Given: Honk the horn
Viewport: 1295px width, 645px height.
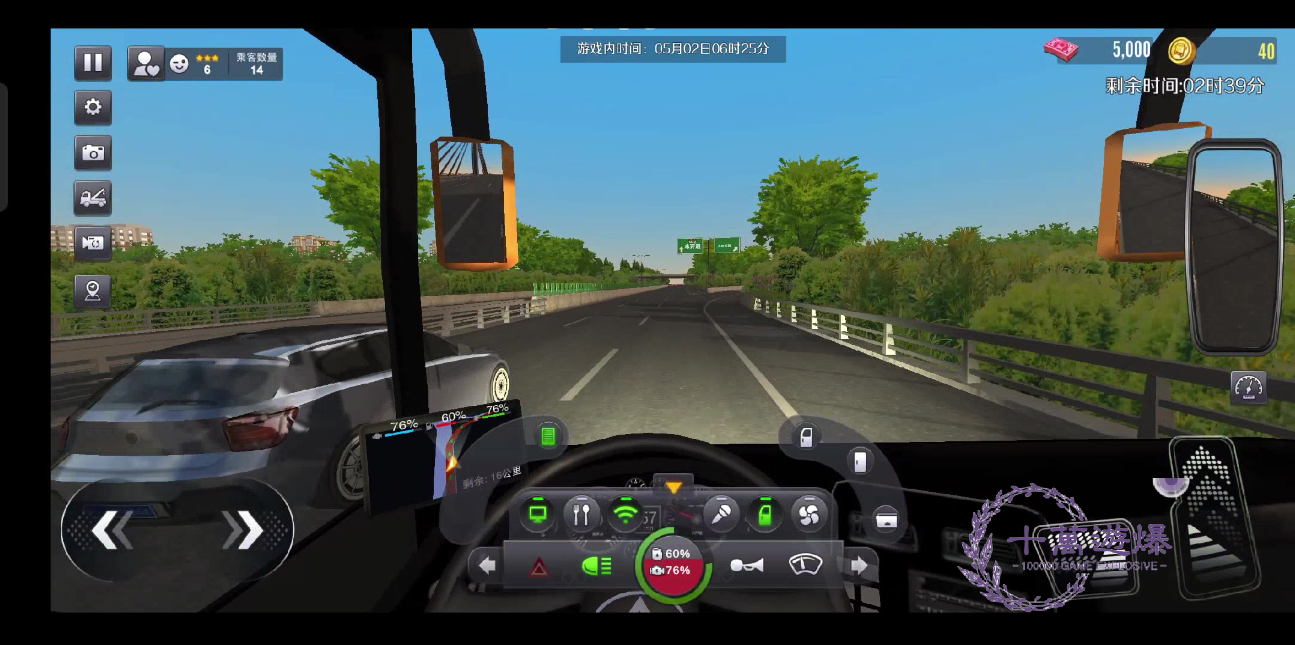Looking at the screenshot, I should tap(746, 567).
